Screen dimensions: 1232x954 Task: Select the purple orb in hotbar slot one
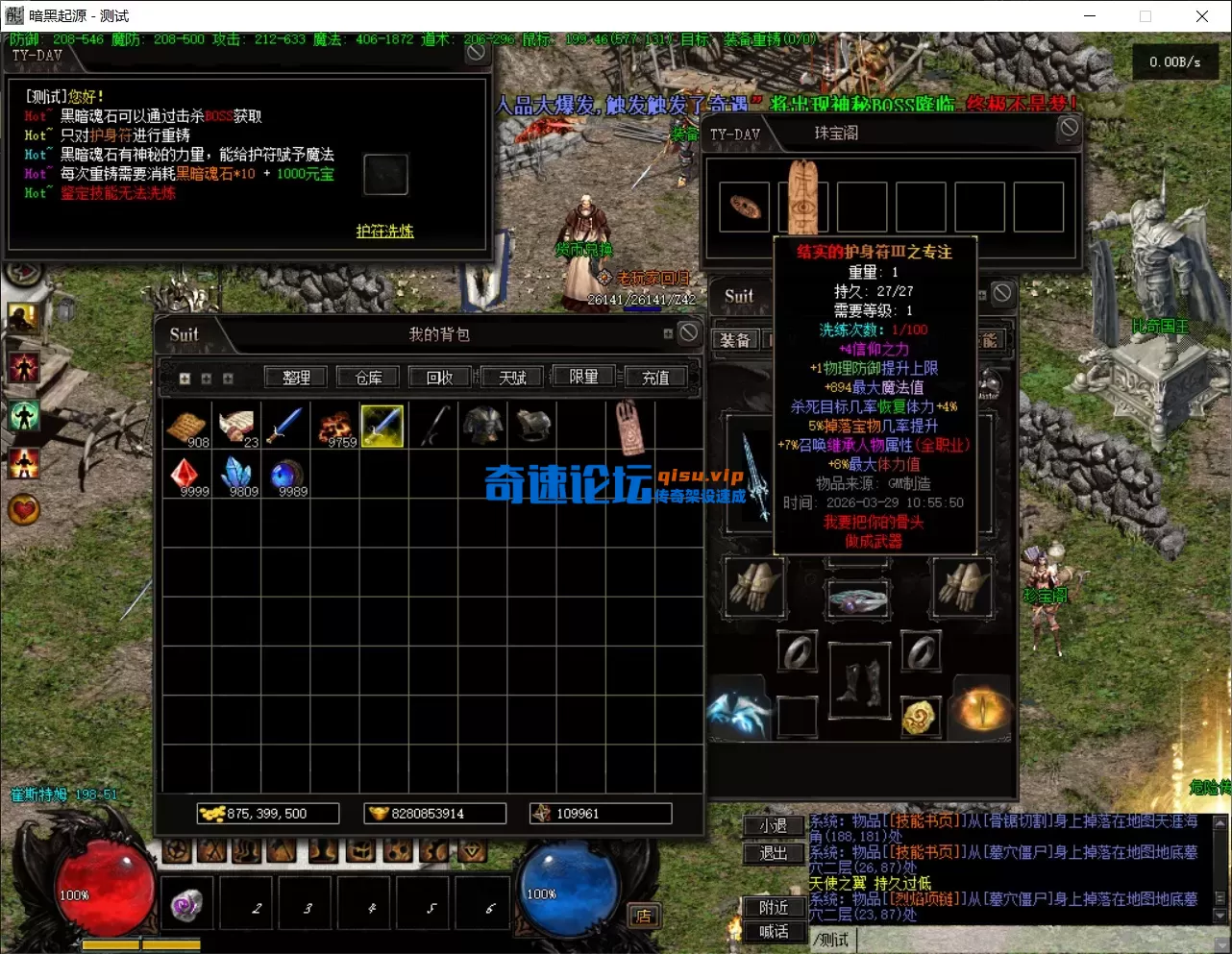point(186,903)
